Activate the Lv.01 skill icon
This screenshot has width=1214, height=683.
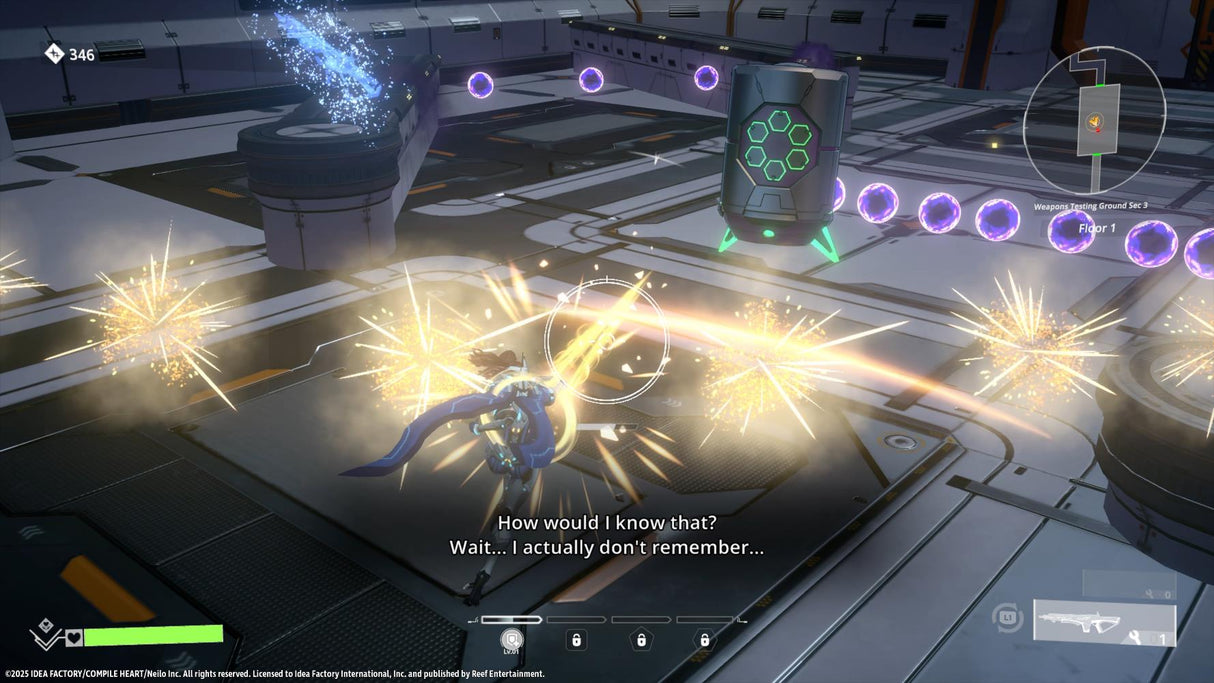pyautogui.click(x=511, y=639)
